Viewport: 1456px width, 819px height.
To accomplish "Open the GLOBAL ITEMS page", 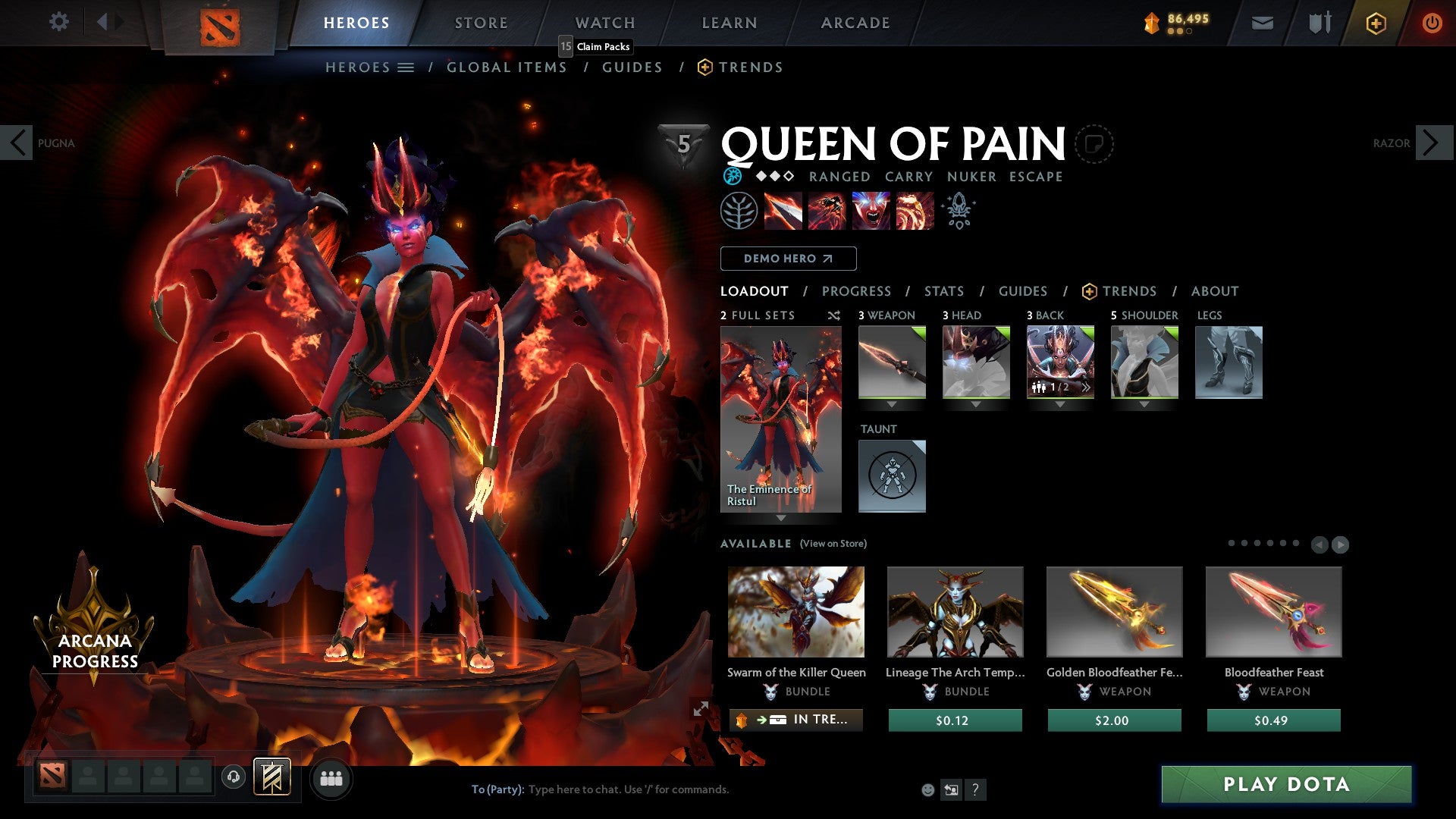I will point(507,67).
